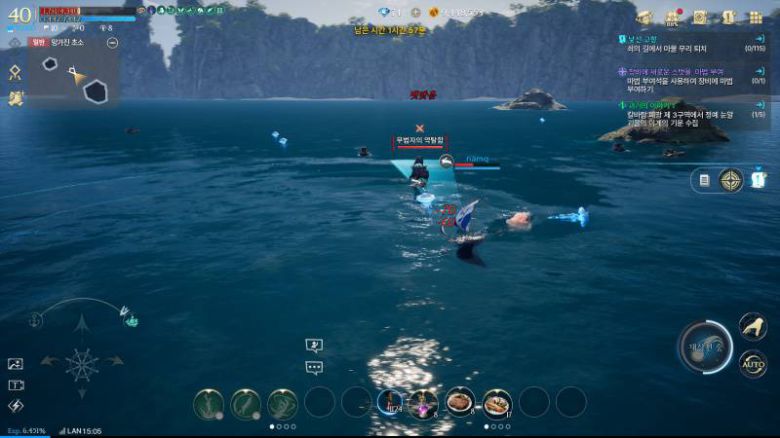Collapse the minimap with the minus button

coord(112,43)
